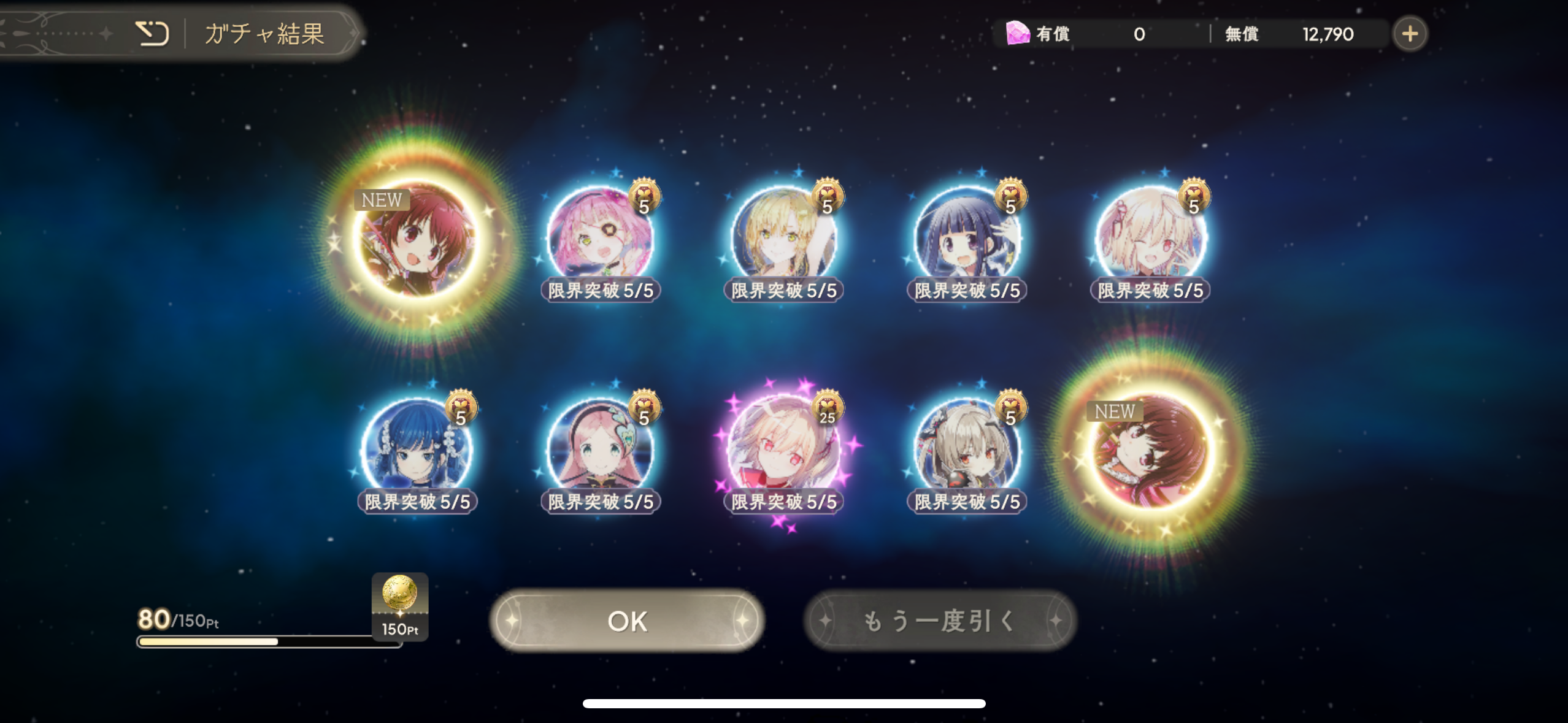Confirm results with the OK button
This screenshot has width=1568, height=723.
click(626, 621)
